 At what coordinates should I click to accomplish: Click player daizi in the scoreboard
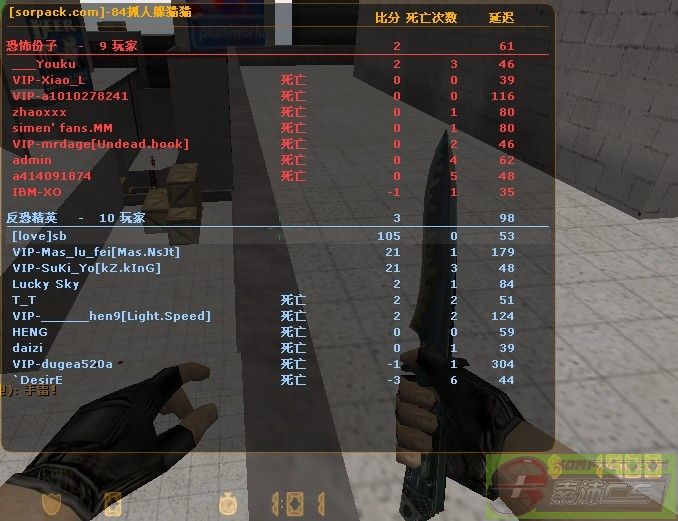[28, 348]
